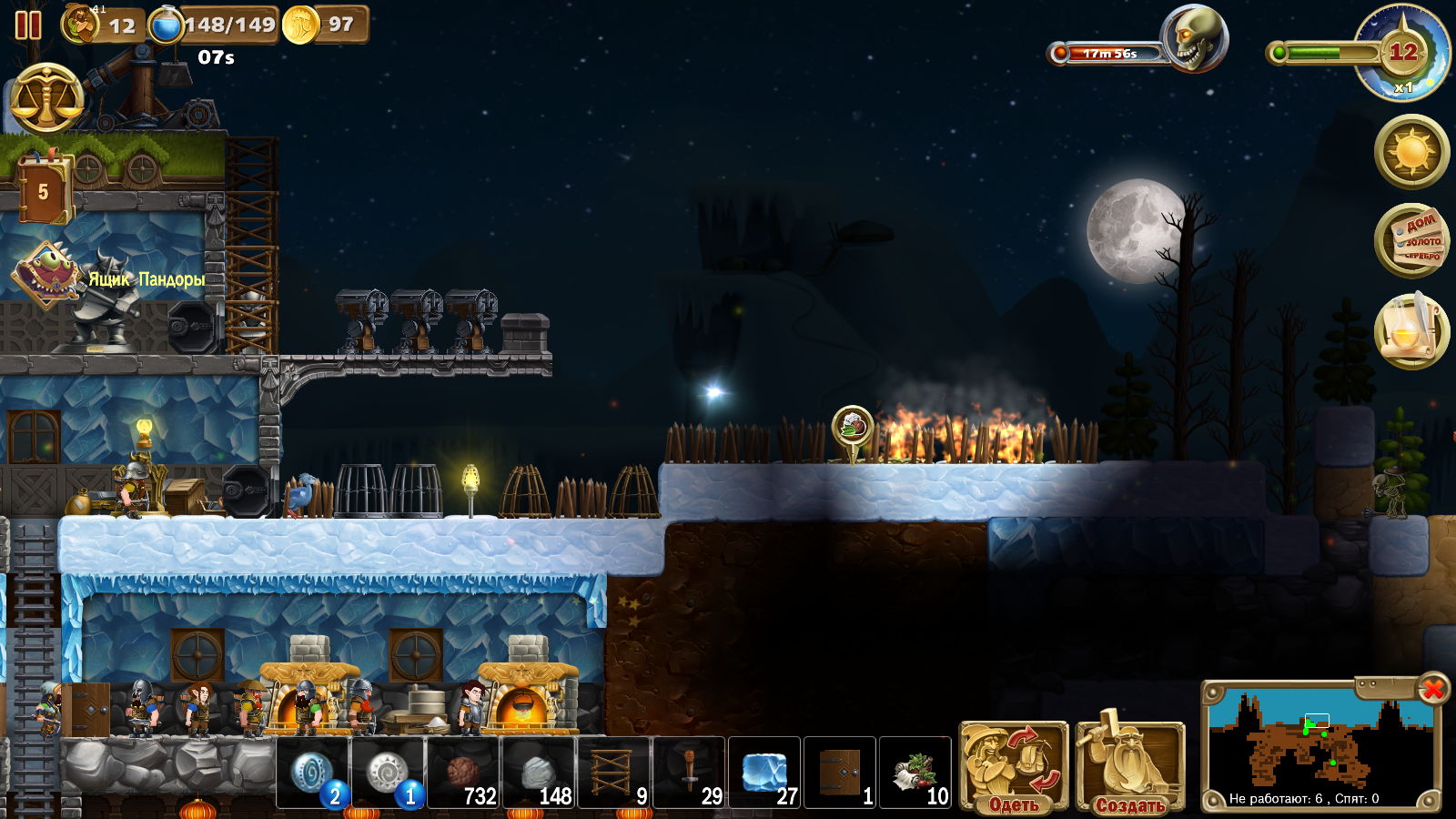Image resolution: width=1456 pixels, height=819 pixels.
Task: Click the blue mana potion icon
Action: pyautogui.click(x=166, y=25)
